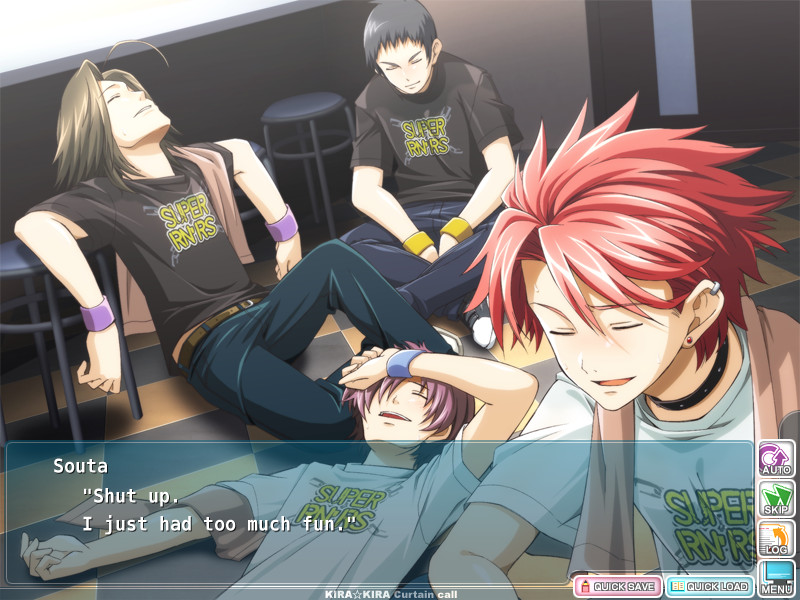800x600 pixels.
Task: Open the dialogue LOG
Action: click(776, 538)
